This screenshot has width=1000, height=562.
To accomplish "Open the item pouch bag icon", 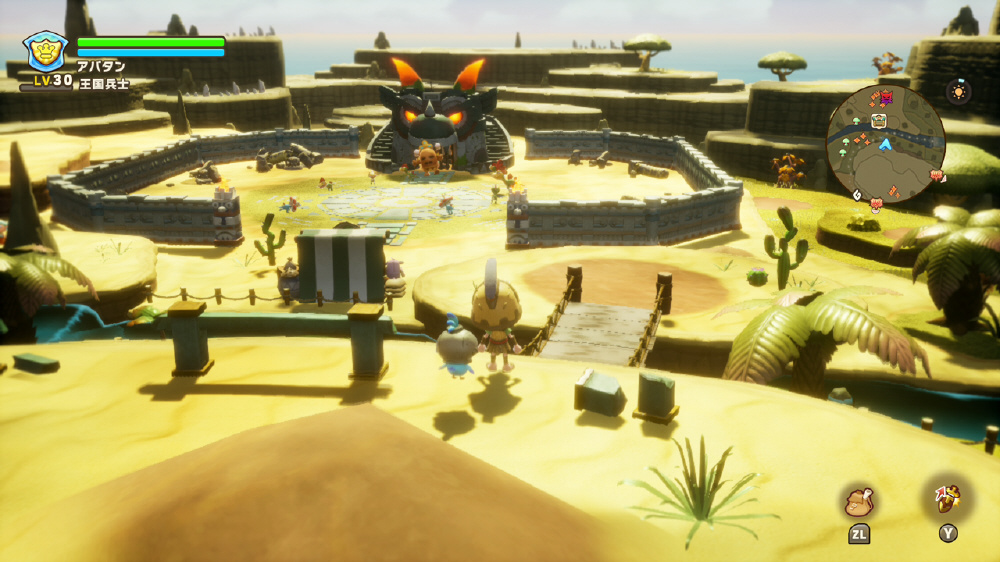I will (859, 501).
